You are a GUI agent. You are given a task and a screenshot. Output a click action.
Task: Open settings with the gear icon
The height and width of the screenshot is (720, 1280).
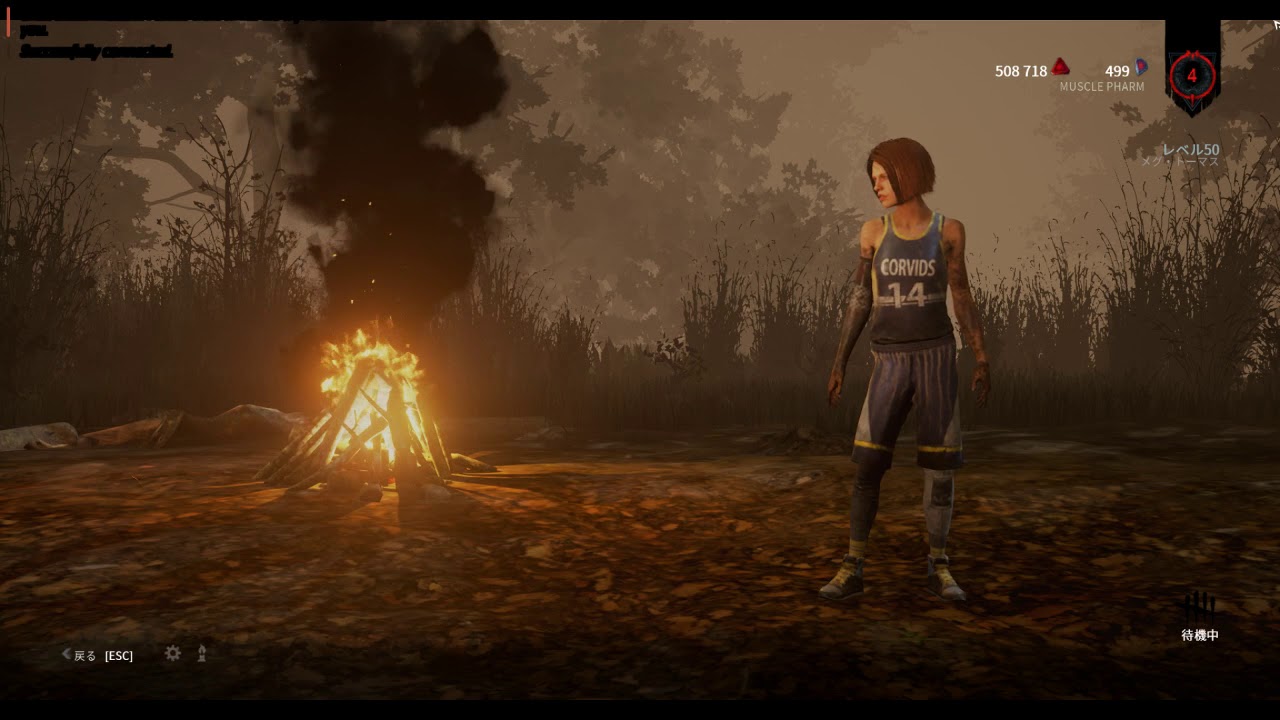pyautogui.click(x=173, y=653)
